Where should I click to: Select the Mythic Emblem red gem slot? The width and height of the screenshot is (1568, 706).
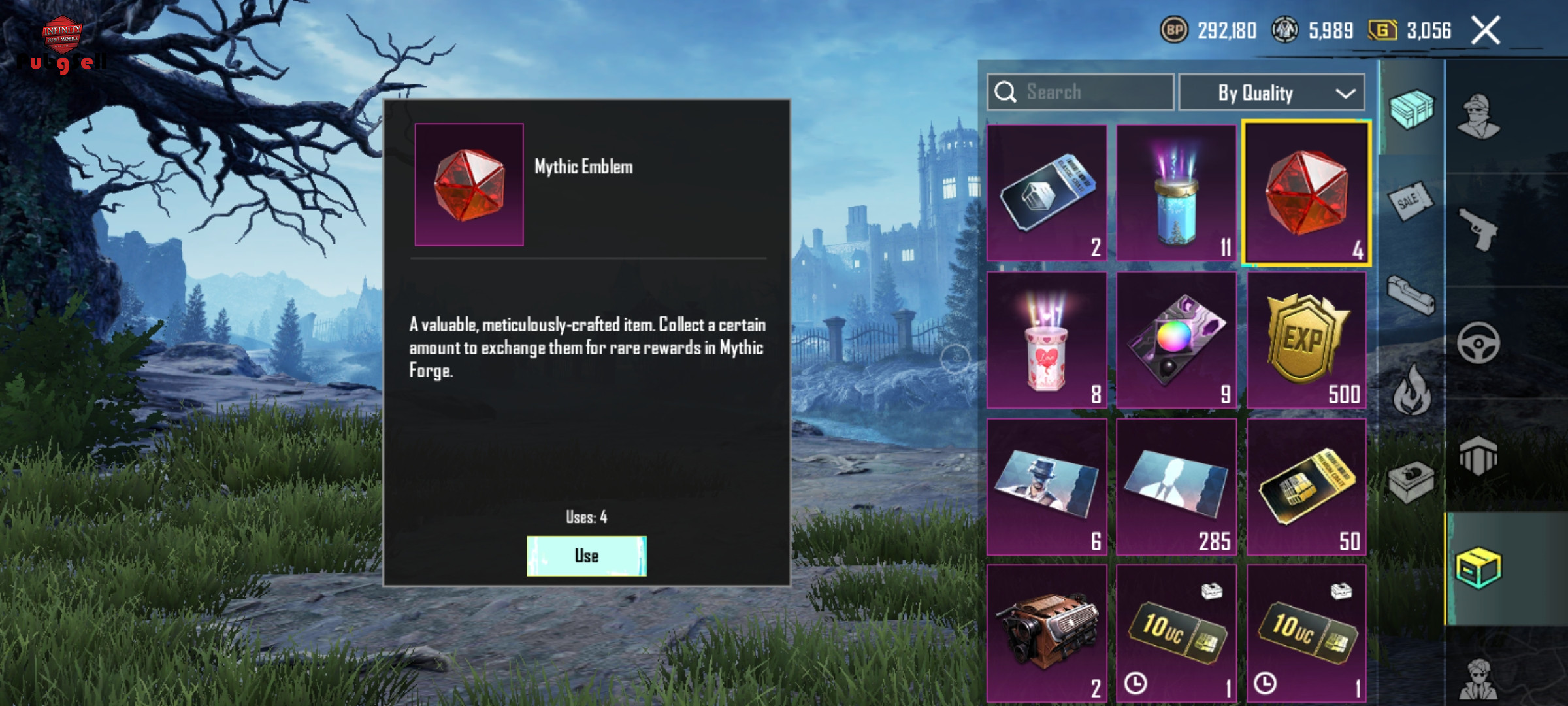(x=1306, y=193)
